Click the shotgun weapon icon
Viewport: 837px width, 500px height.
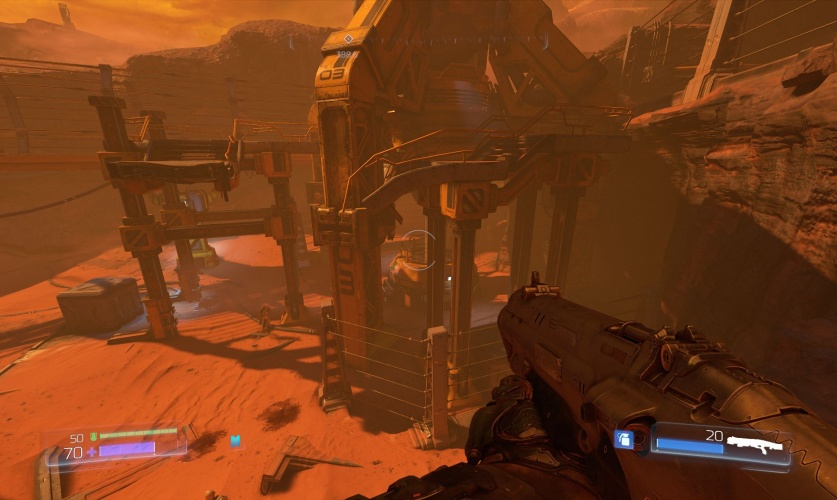click(757, 444)
